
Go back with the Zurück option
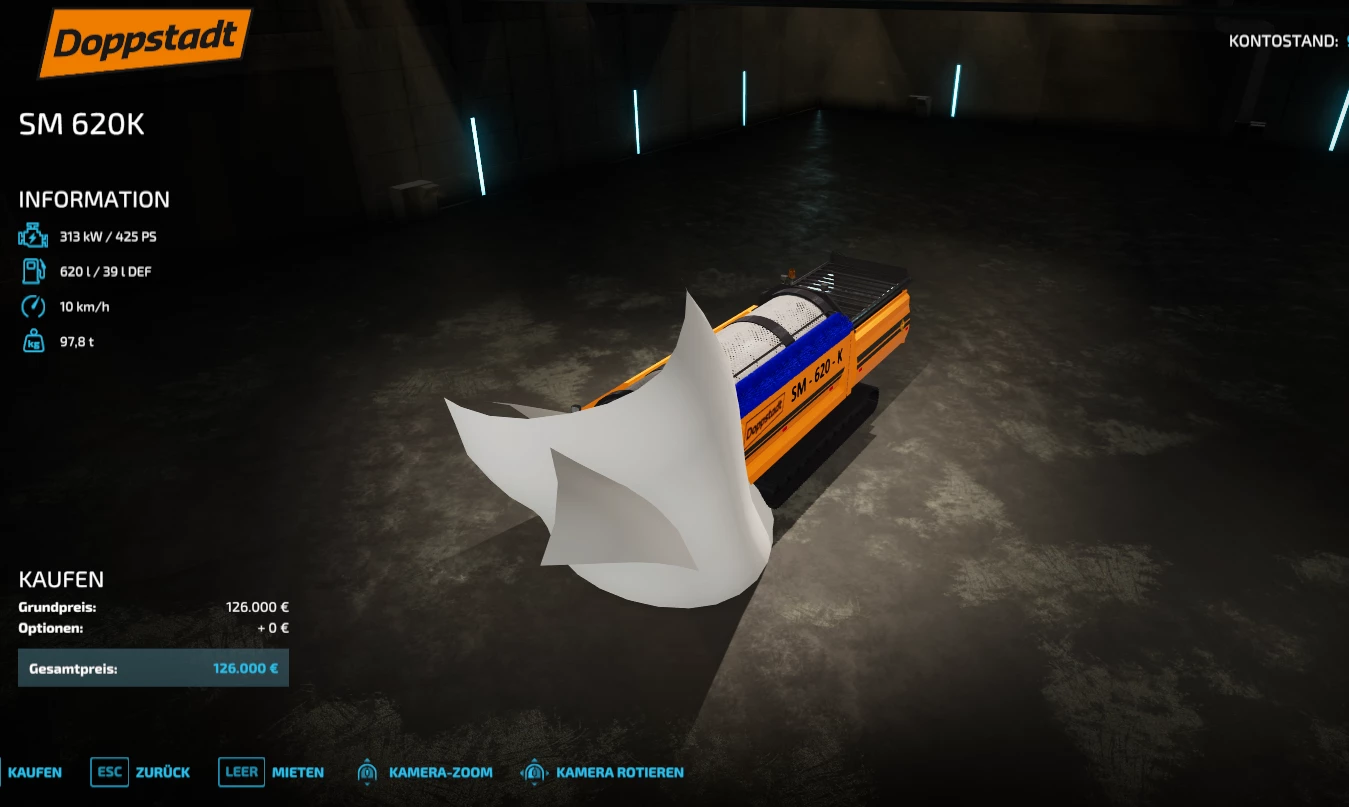pos(160,772)
